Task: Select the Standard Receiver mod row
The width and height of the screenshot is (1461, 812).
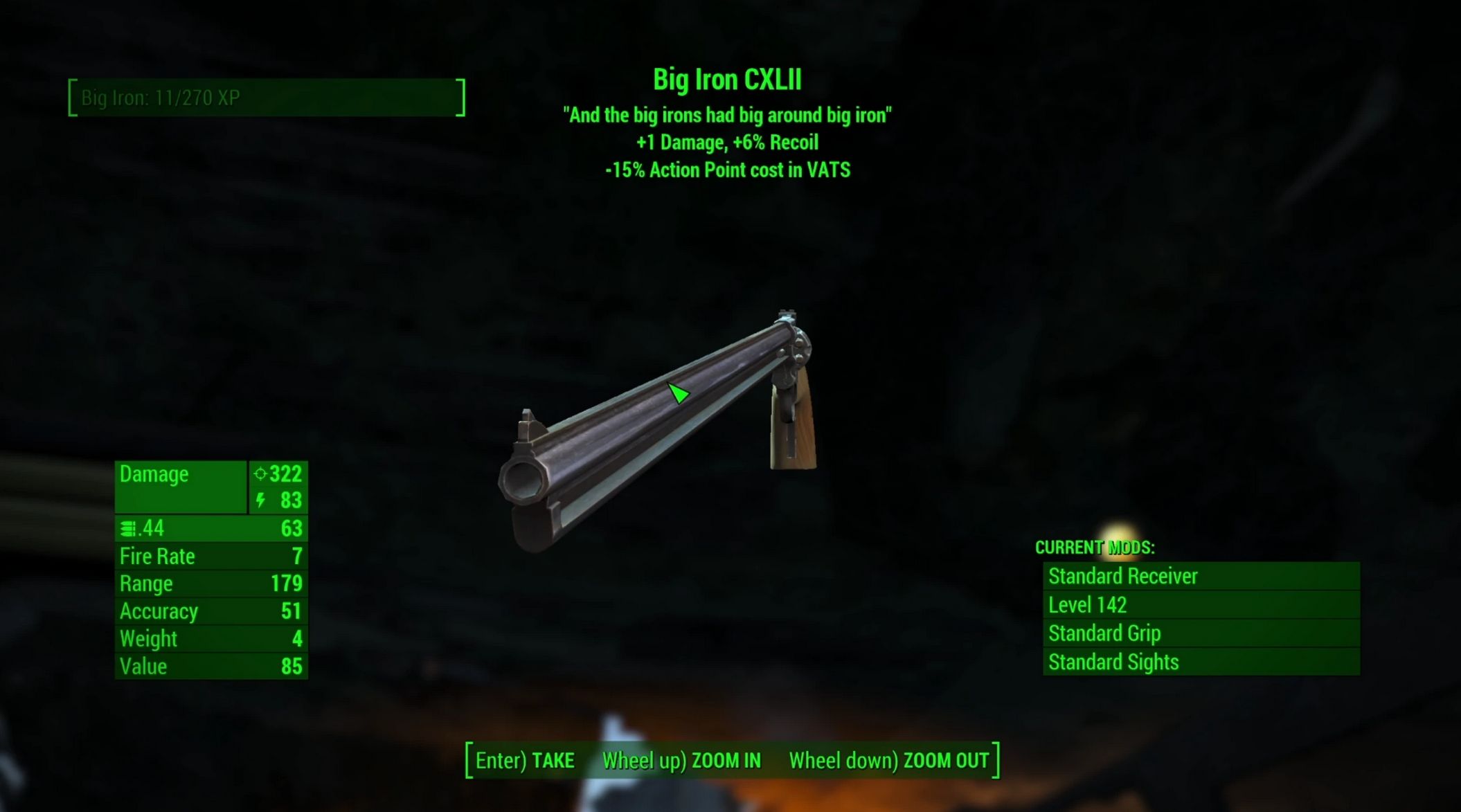Action: tap(1201, 576)
